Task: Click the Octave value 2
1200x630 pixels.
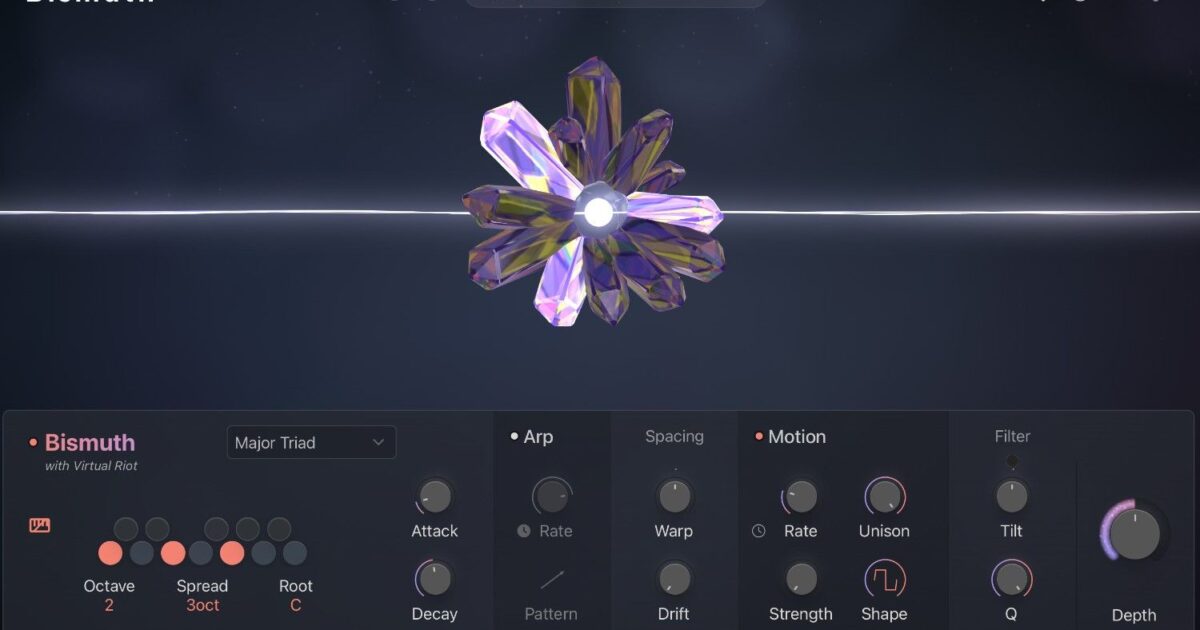Action: [109, 605]
